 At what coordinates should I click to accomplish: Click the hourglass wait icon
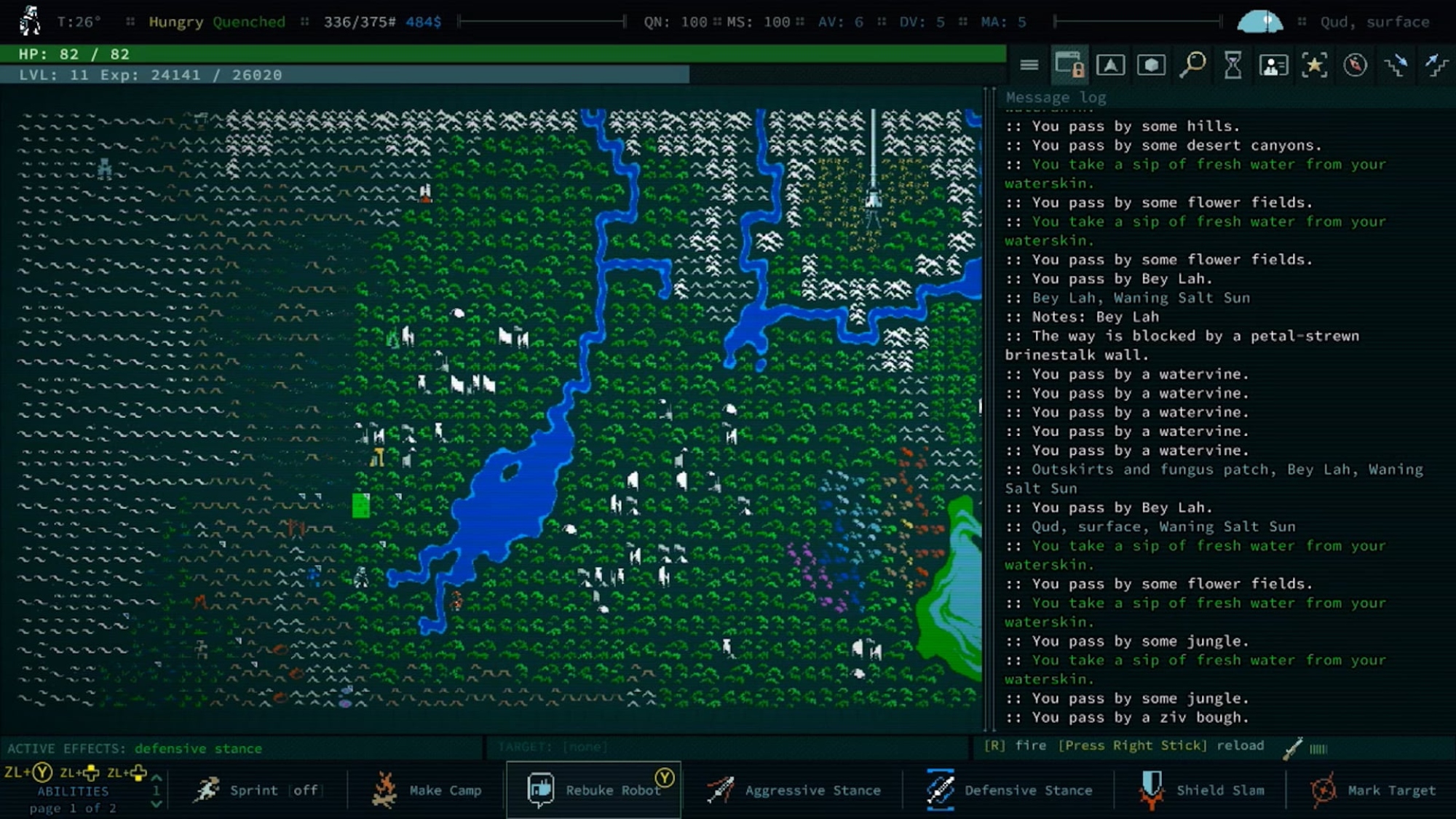1233,66
